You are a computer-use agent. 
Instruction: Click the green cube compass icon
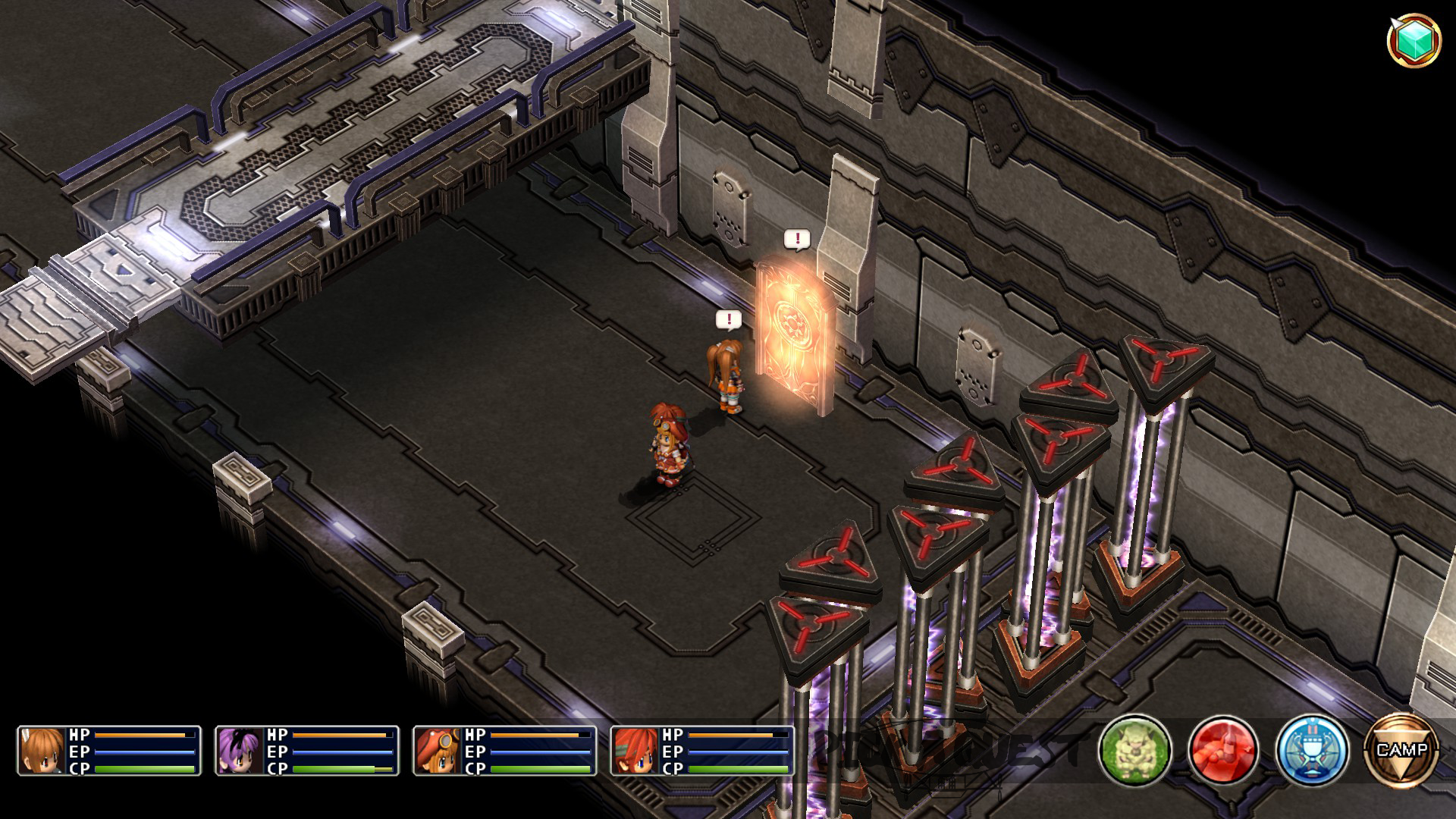tap(1414, 40)
